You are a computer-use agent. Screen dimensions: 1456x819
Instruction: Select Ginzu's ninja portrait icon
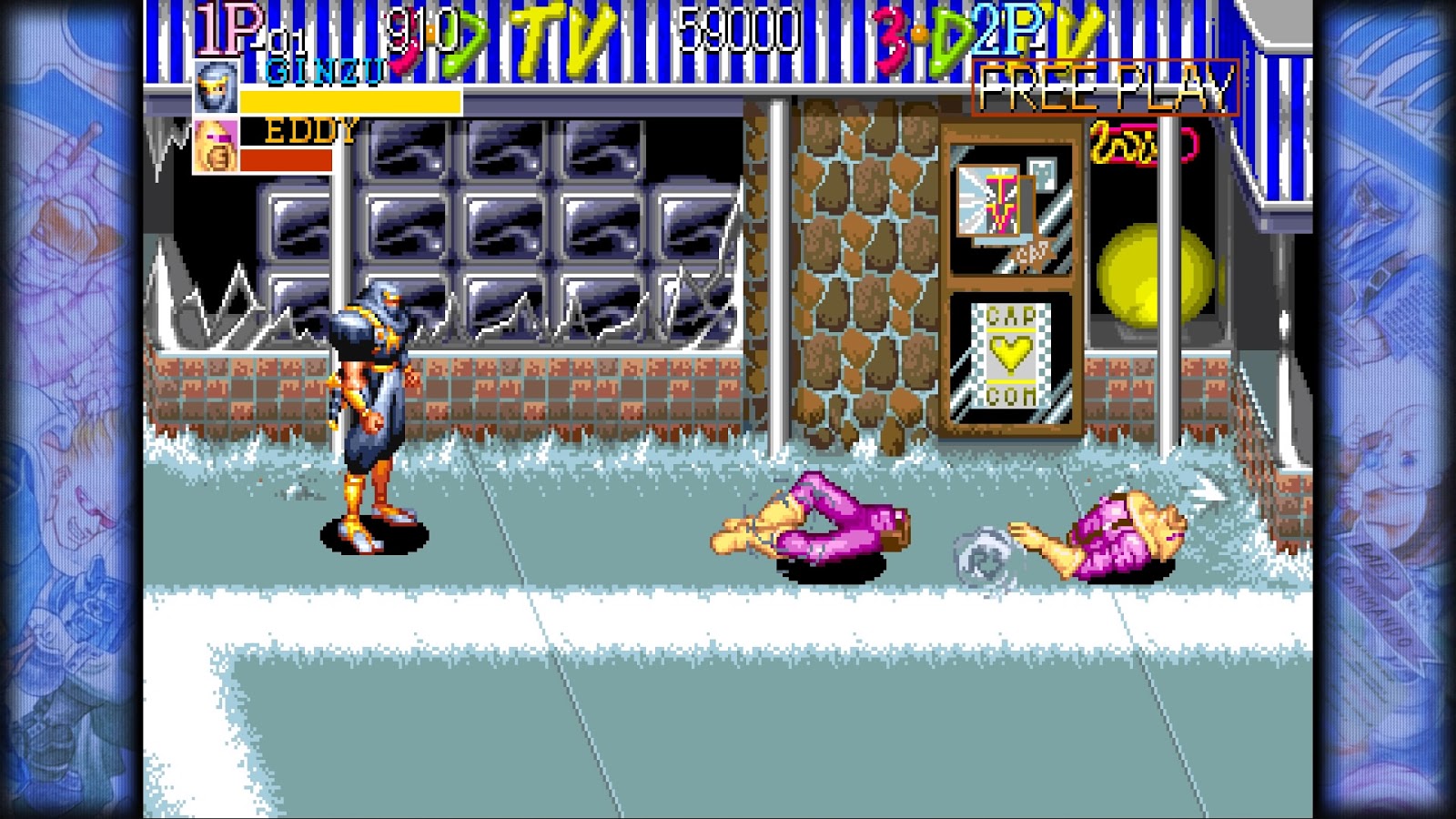[x=214, y=87]
